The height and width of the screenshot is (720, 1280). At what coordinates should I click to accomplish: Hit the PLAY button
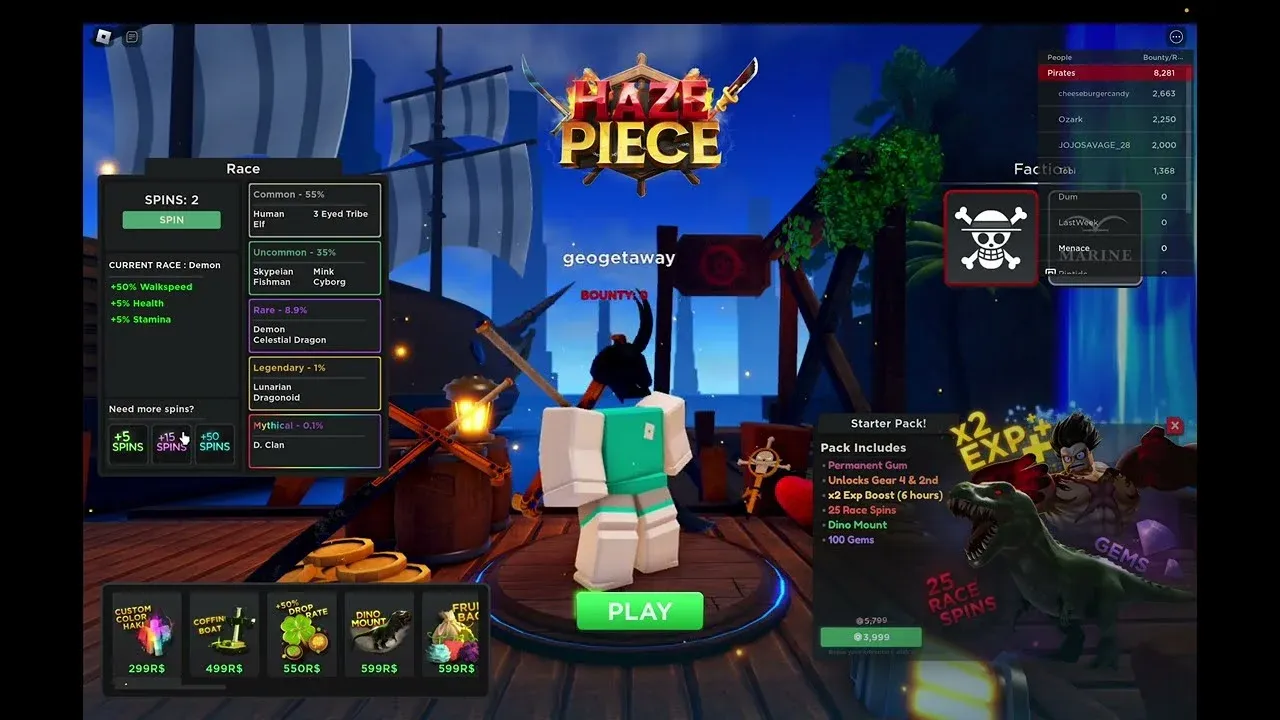[x=639, y=611]
